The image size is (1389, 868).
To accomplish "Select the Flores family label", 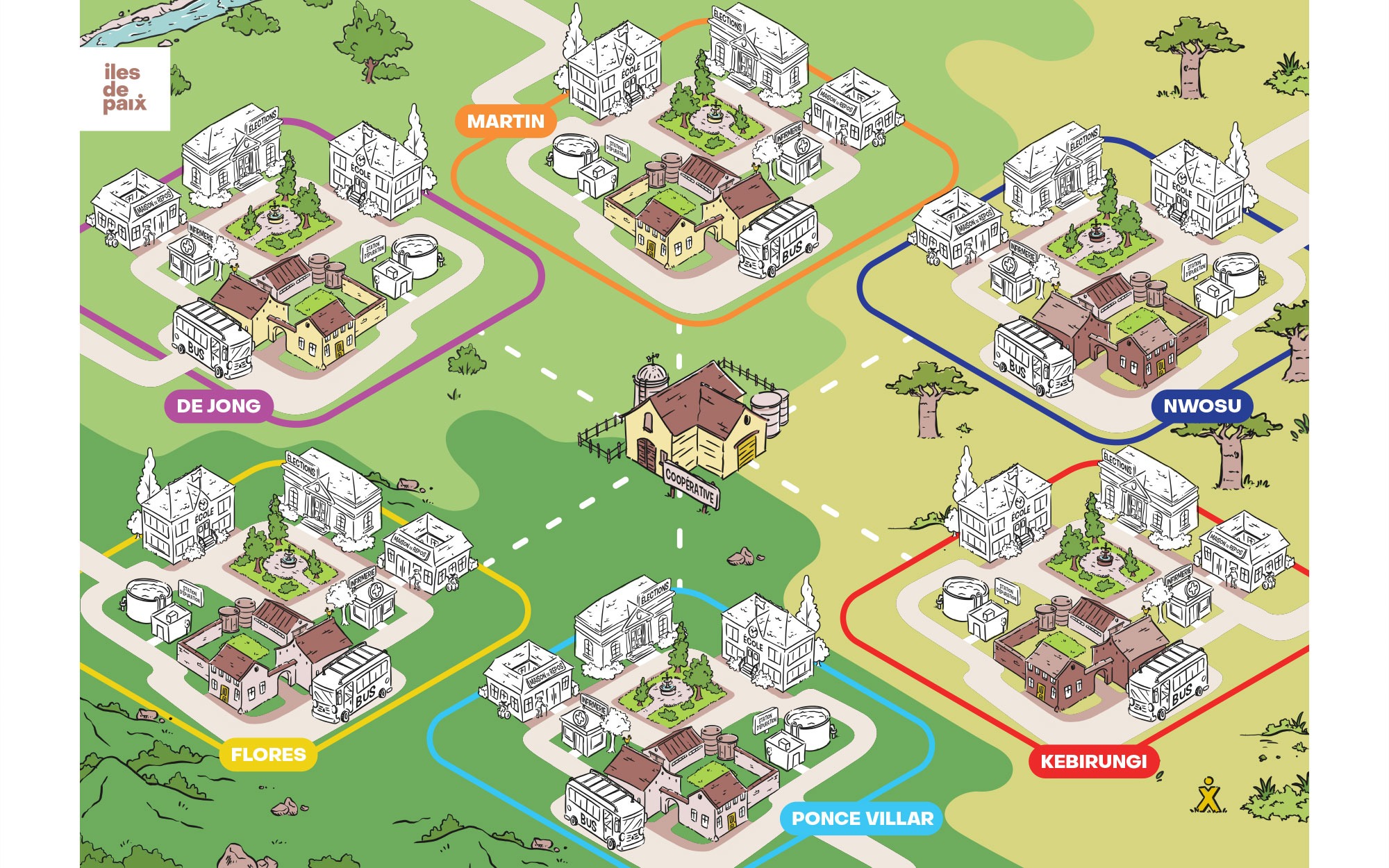I will click(268, 755).
